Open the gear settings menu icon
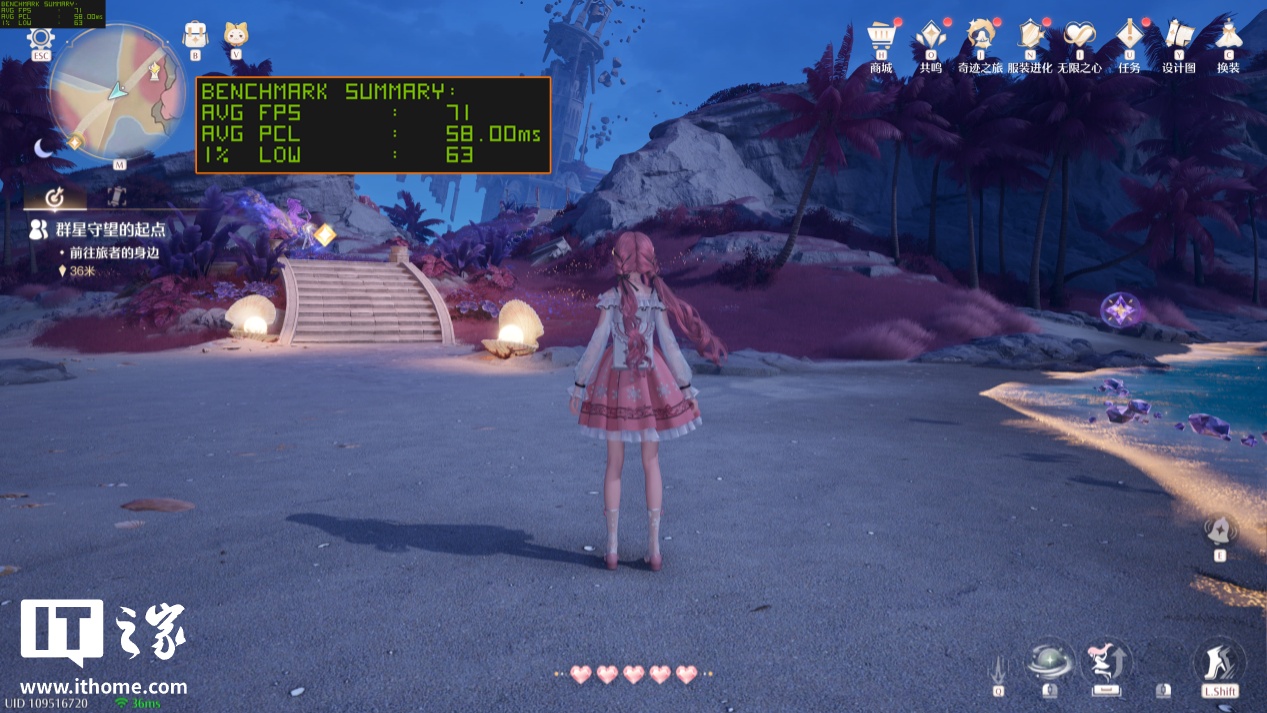This screenshot has height=713, width=1267. (x=41, y=40)
